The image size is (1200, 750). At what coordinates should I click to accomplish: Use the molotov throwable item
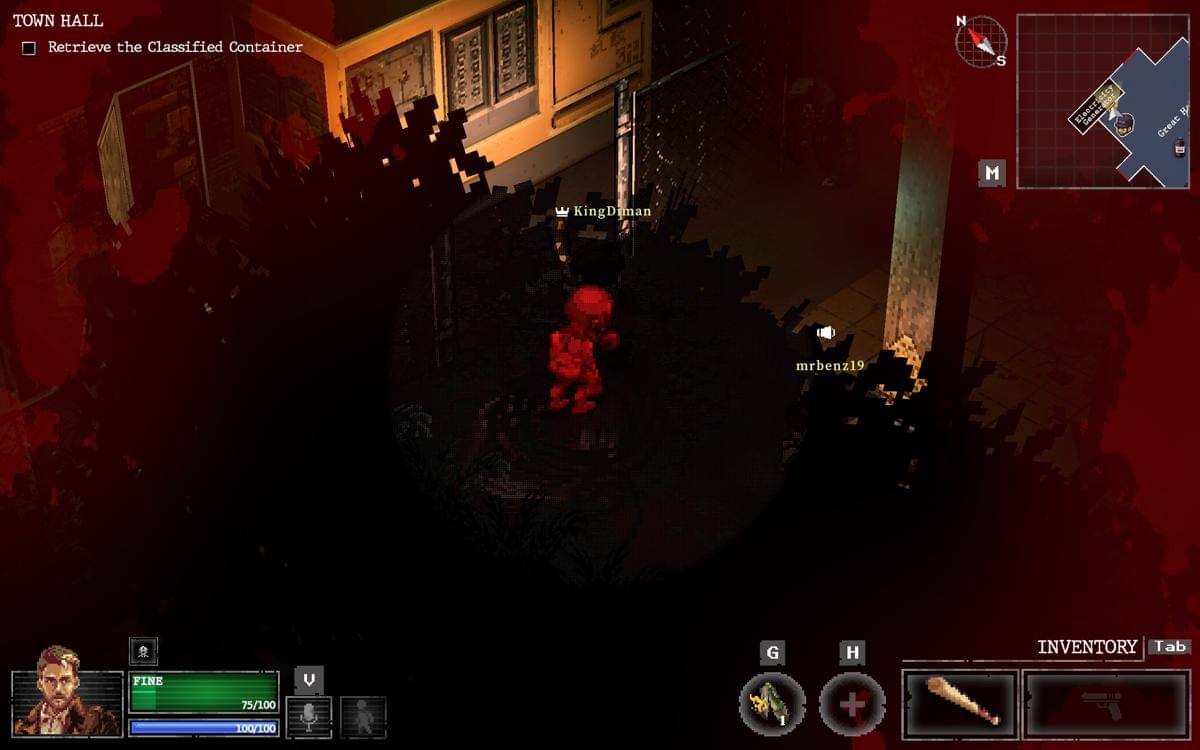pyautogui.click(x=771, y=703)
